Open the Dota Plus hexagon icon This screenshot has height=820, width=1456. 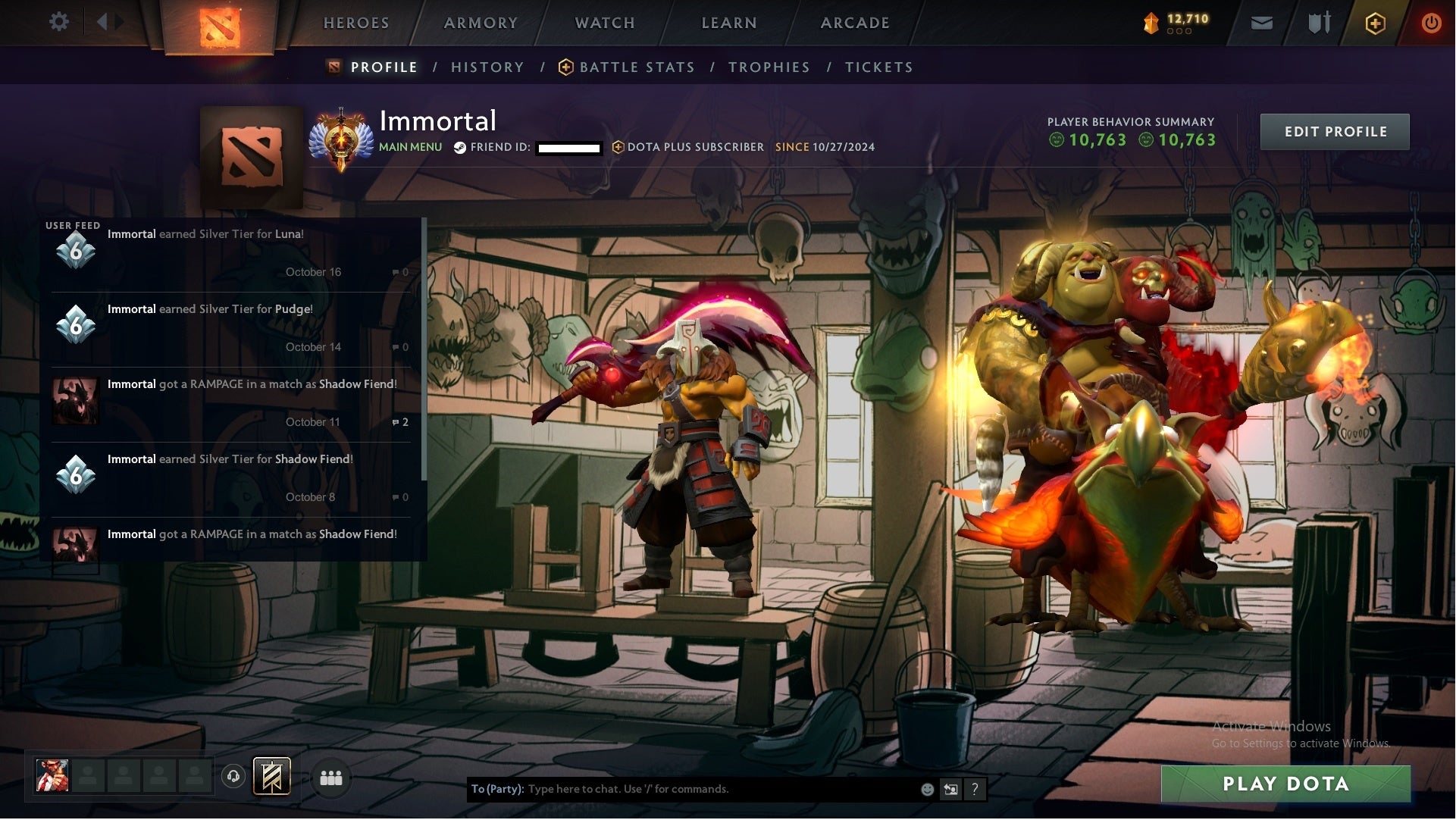coord(1376,23)
